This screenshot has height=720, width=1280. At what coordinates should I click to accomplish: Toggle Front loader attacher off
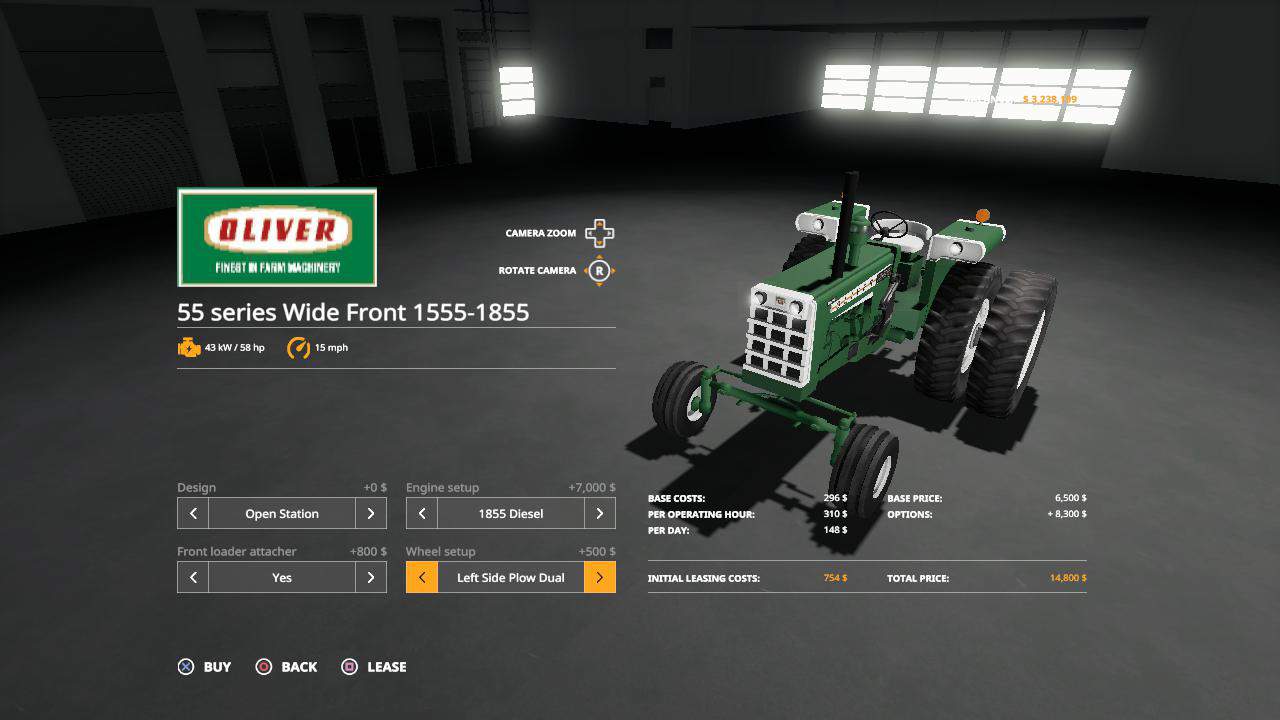pos(370,577)
